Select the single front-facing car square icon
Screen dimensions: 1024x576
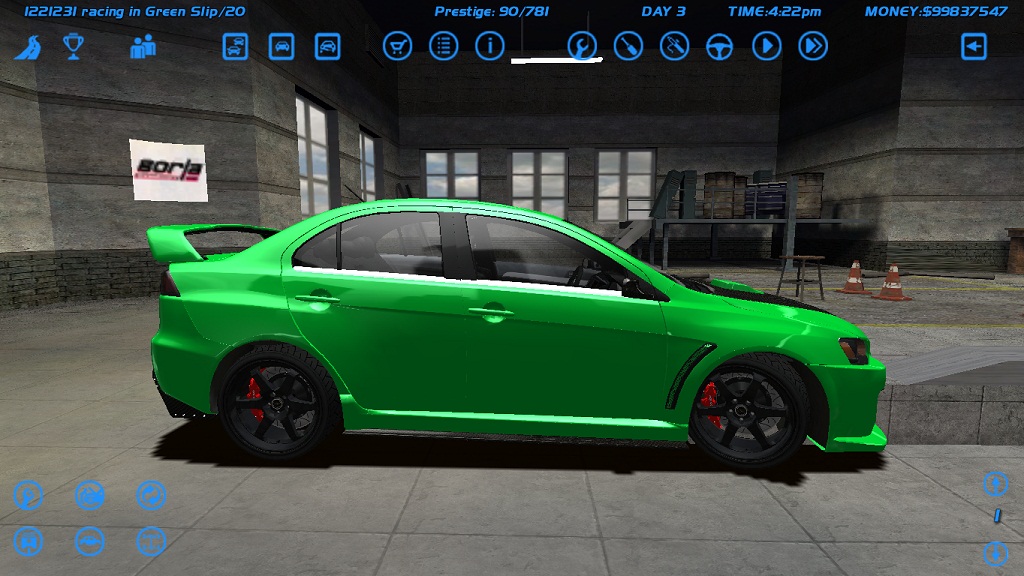[282, 46]
